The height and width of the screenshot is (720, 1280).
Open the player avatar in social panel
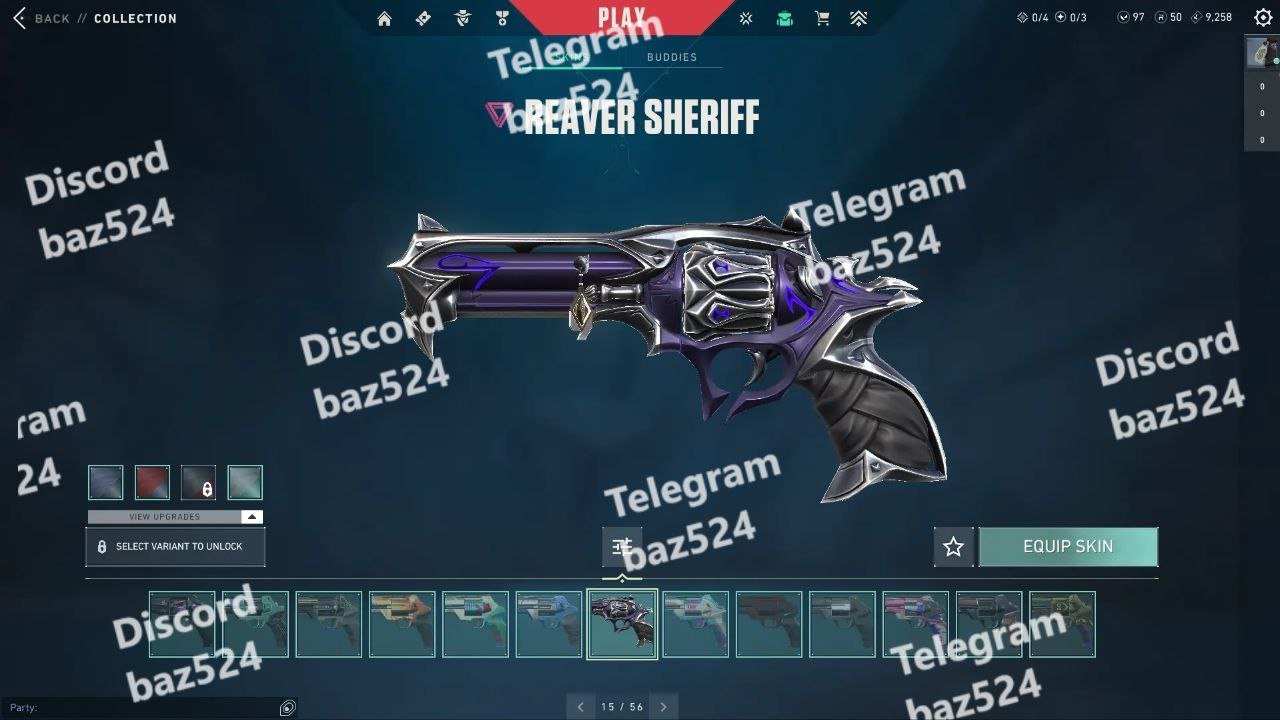1262,52
